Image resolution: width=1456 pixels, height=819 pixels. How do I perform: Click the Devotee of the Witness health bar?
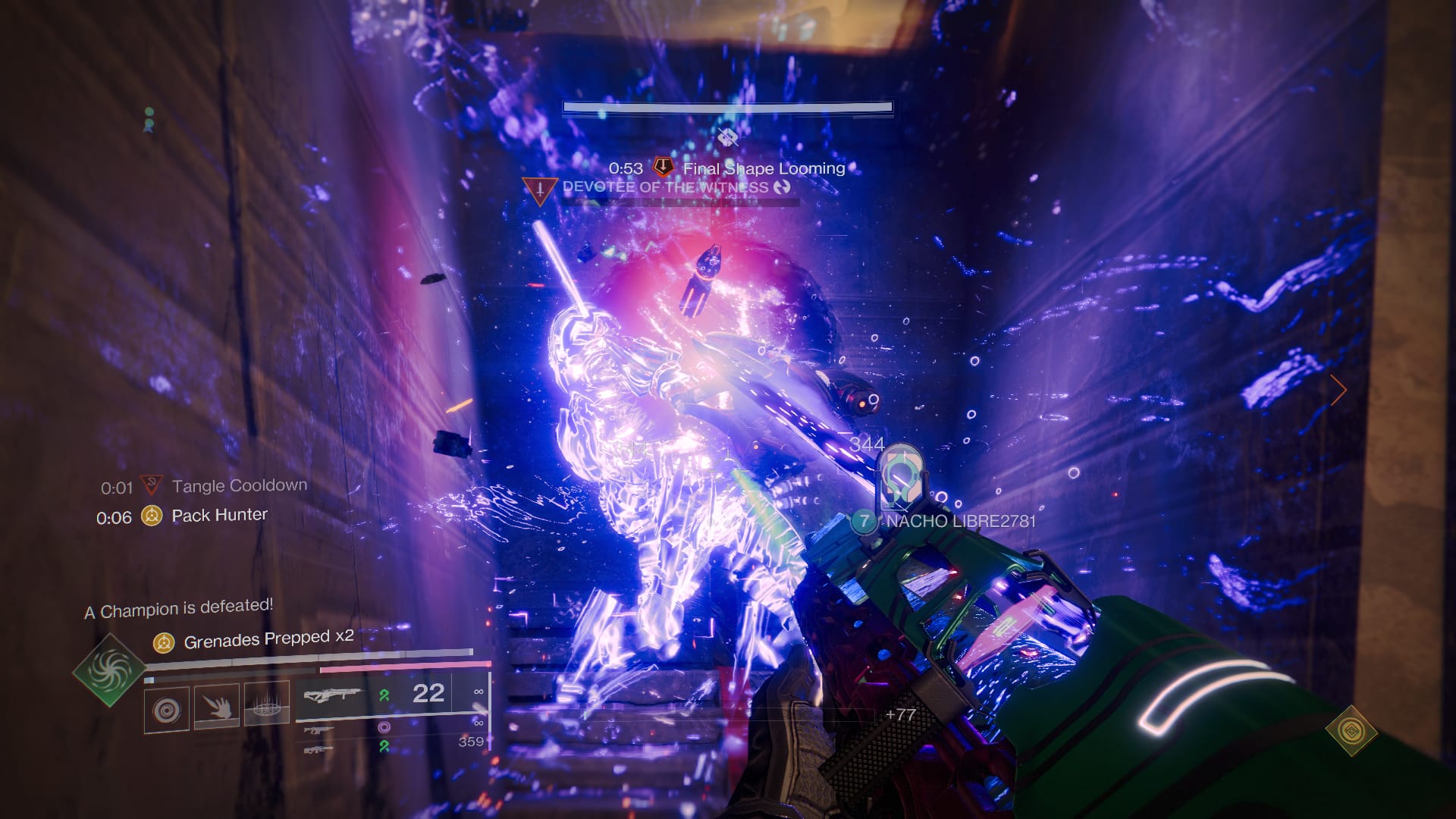(682, 202)
